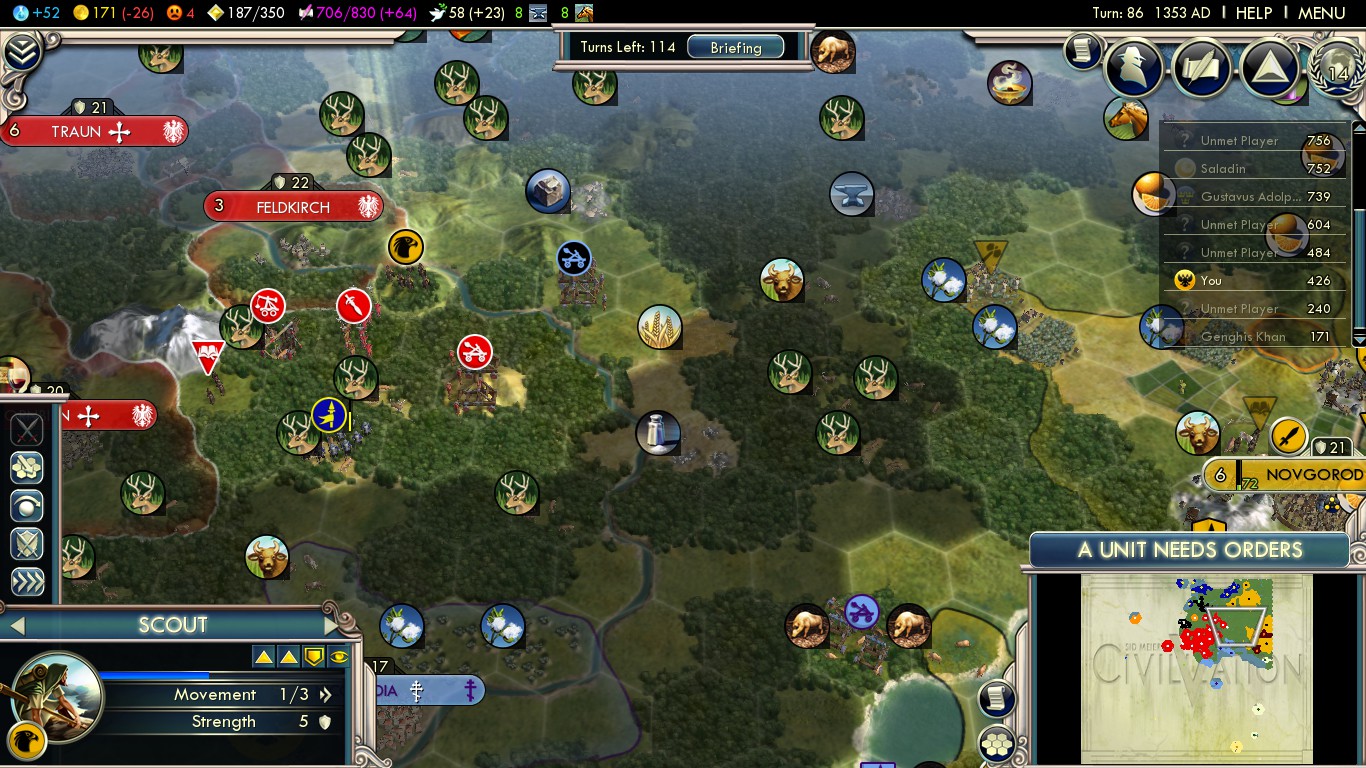The height and width of the screenshot is (768, 1366).
Task: Open the MENU in the top bar
Action: tap(1321, 13)
